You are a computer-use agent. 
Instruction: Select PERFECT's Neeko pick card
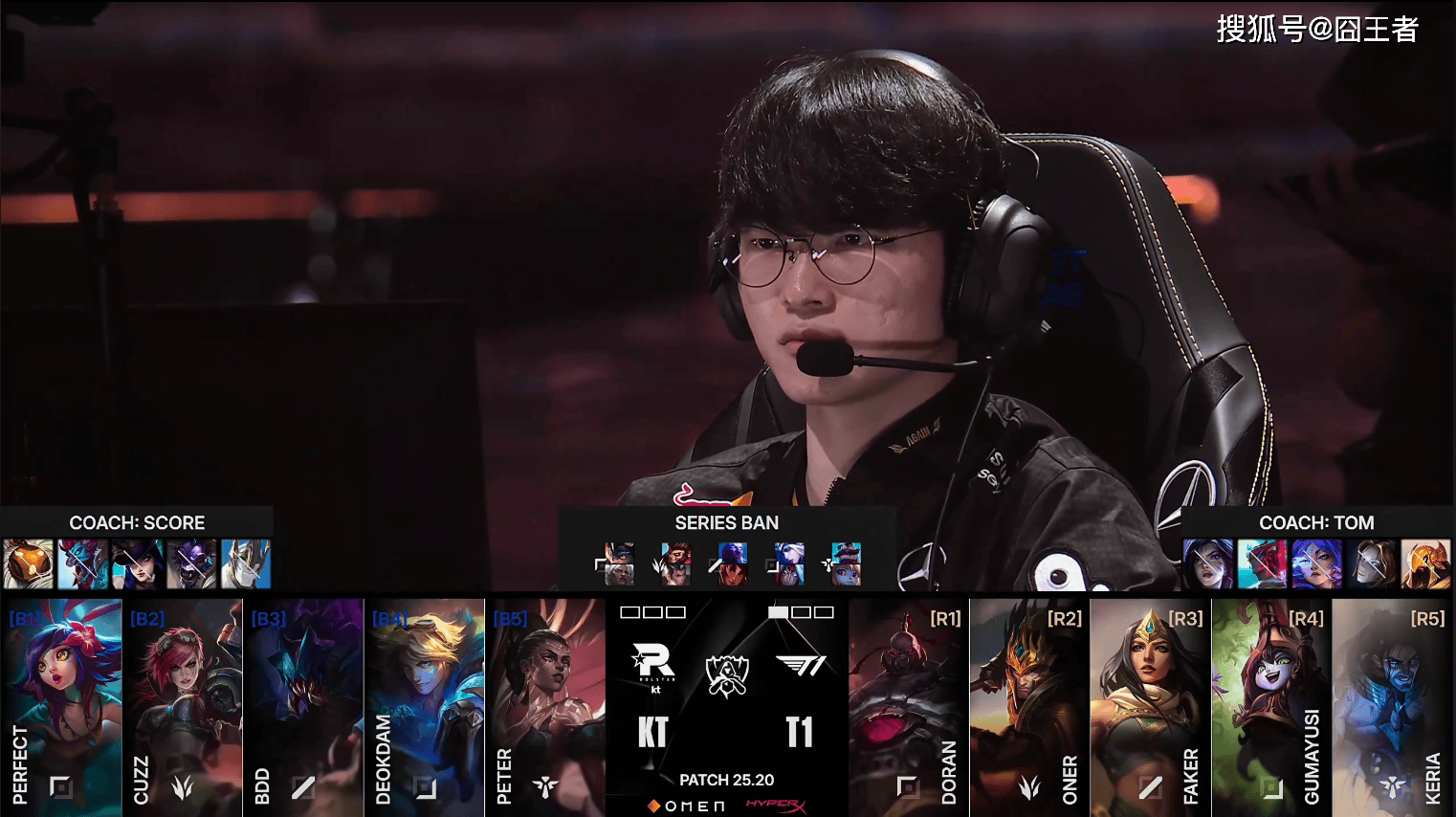(x=61, y=706)
